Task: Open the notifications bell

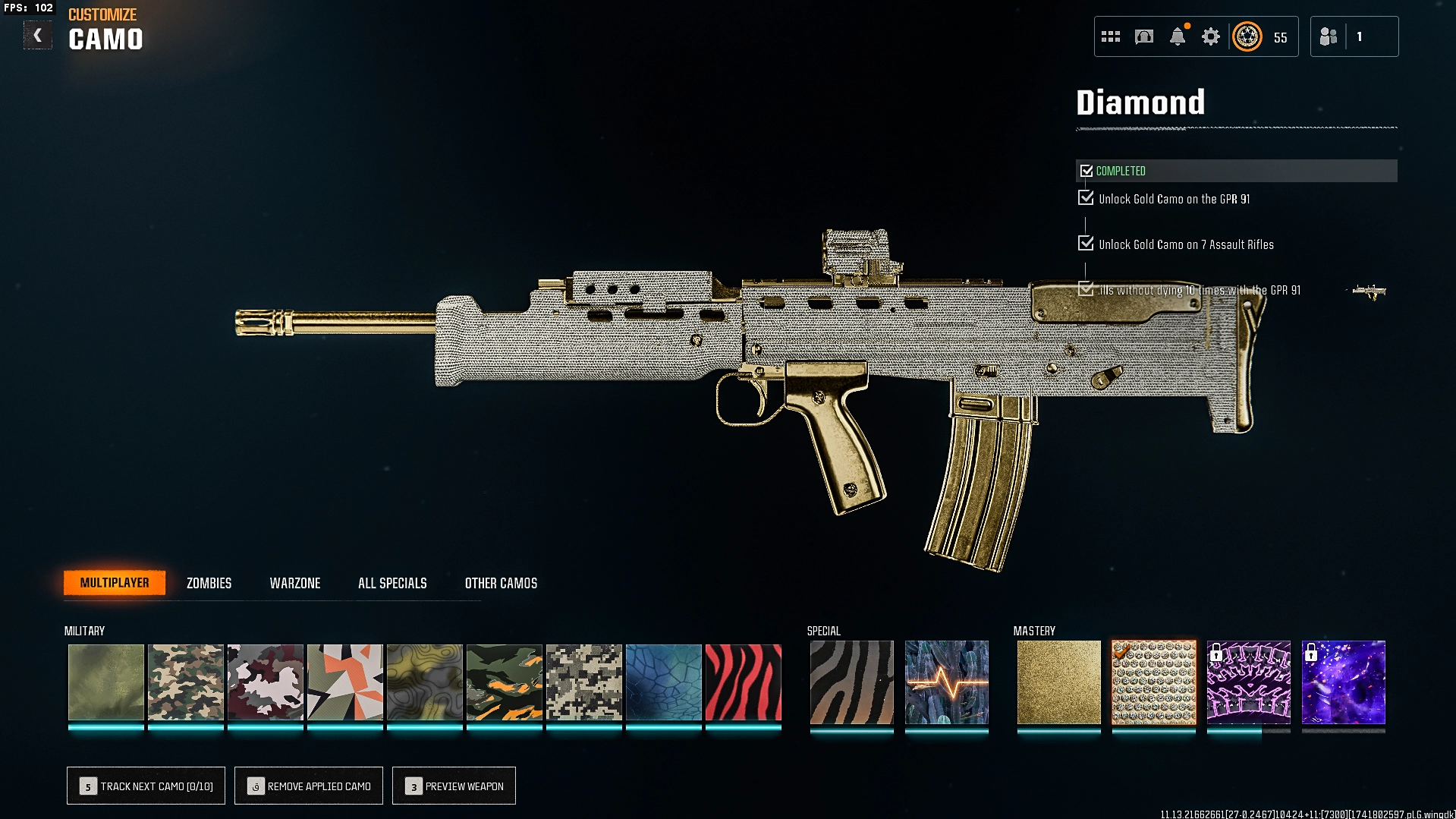Action: point(1178,36)
